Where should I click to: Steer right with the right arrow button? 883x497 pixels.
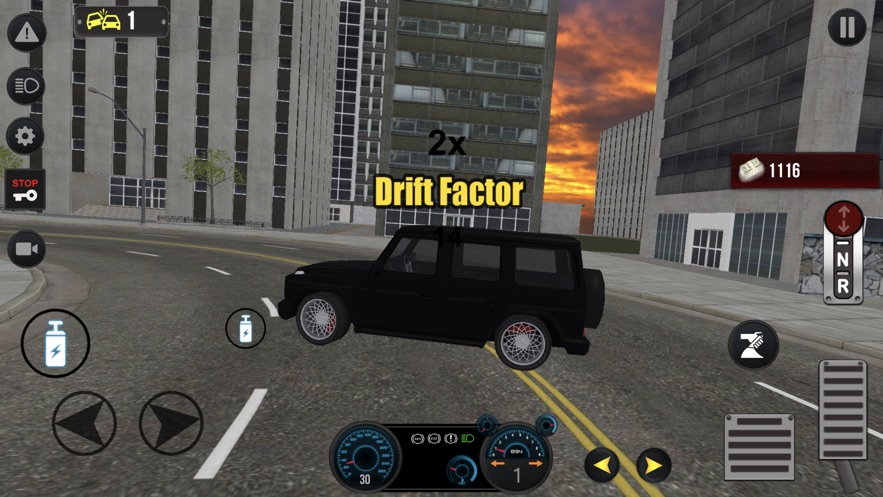171,423
